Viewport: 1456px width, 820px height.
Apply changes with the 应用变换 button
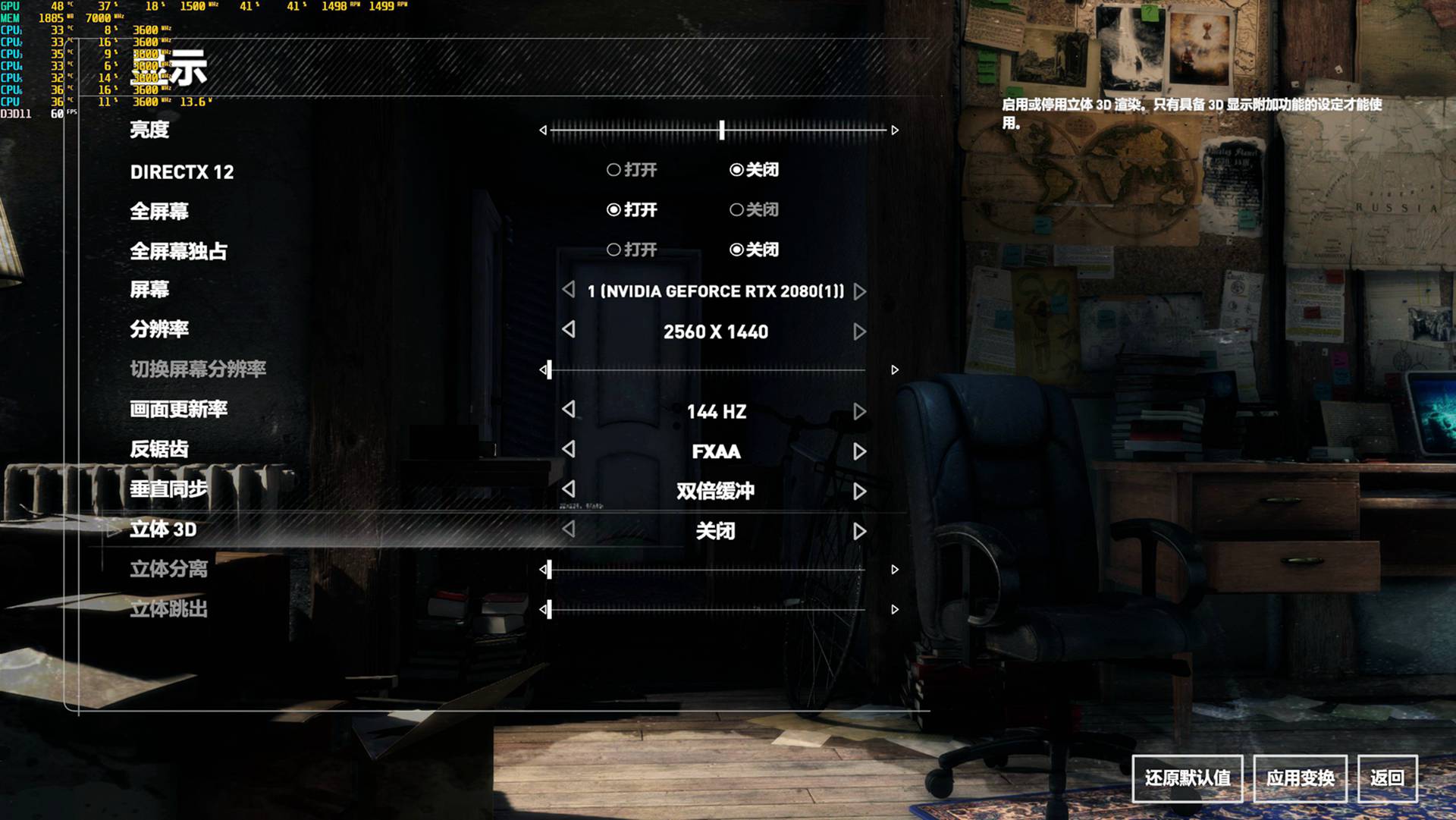[1300, 778]
